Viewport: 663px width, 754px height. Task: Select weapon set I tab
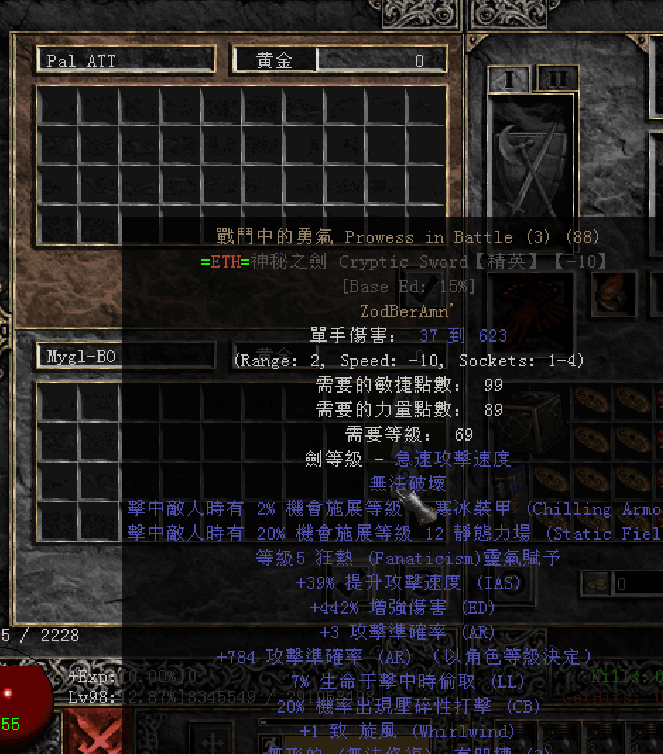(x=511, y=78)
